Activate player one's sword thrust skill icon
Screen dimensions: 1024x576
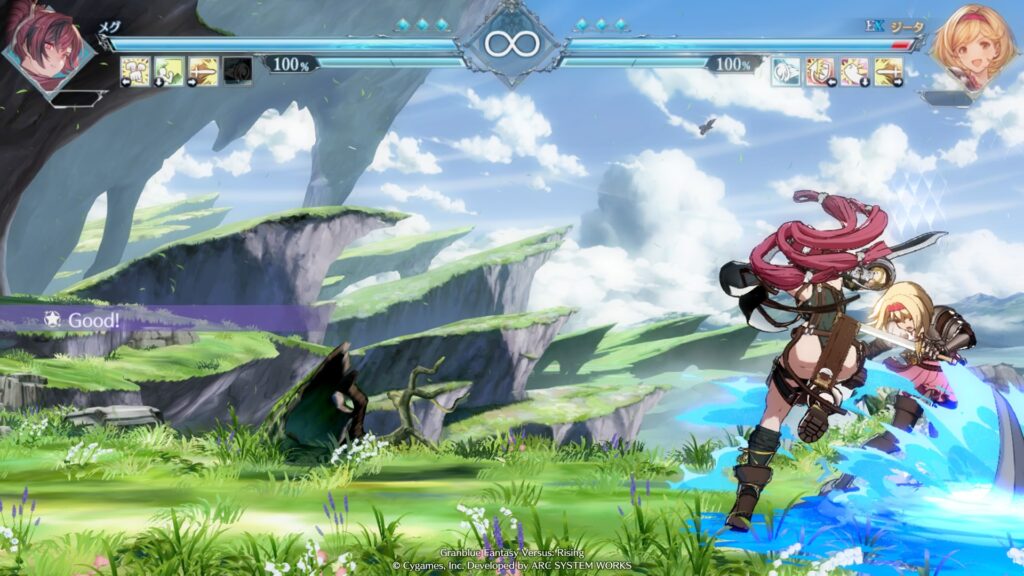[x=203, y=71]
